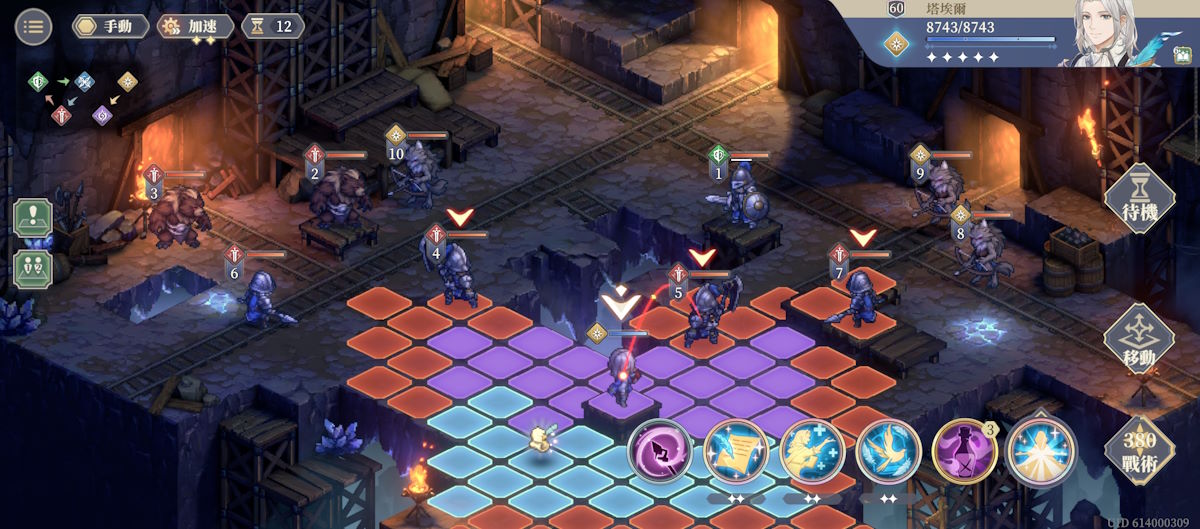Trigger the glowing robed figure ultimate skill
The image size is (1200, 529).
[x=1040, y=452]
